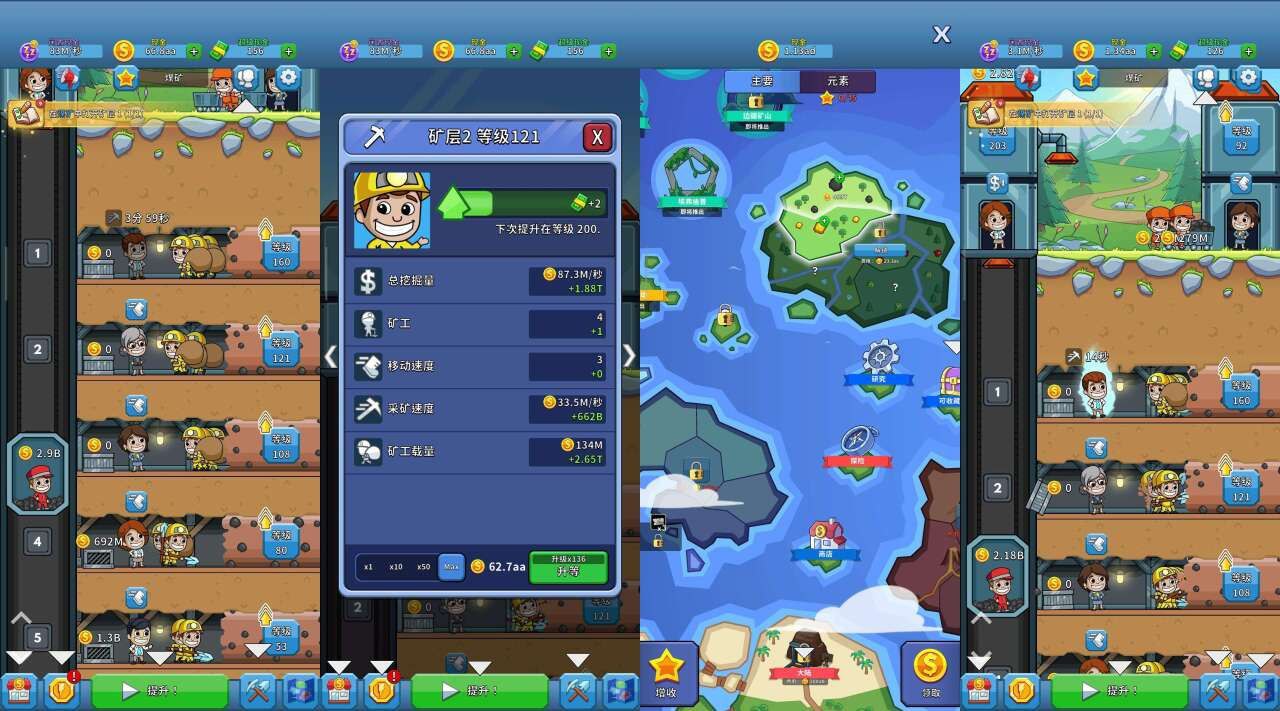Viewport: 1280px width, 711px height.
Task: Open the 研究 research gear island
Action: pos(879,362)
